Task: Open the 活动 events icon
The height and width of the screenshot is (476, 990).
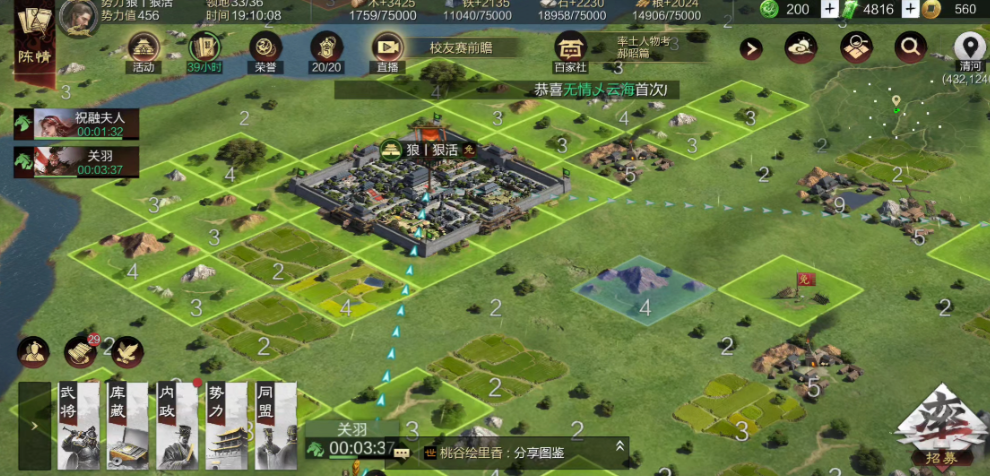Action: coord(144,50)
